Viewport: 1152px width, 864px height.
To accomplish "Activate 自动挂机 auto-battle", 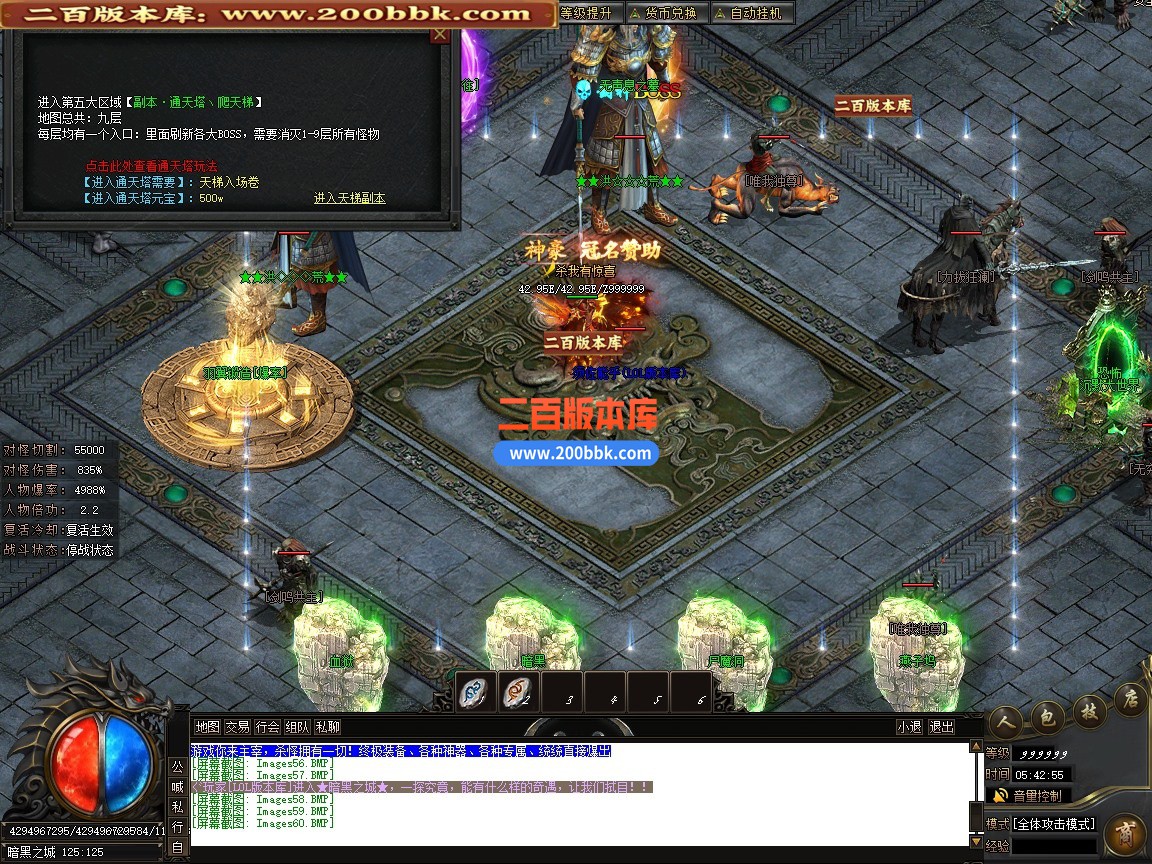I will [752, 13].
